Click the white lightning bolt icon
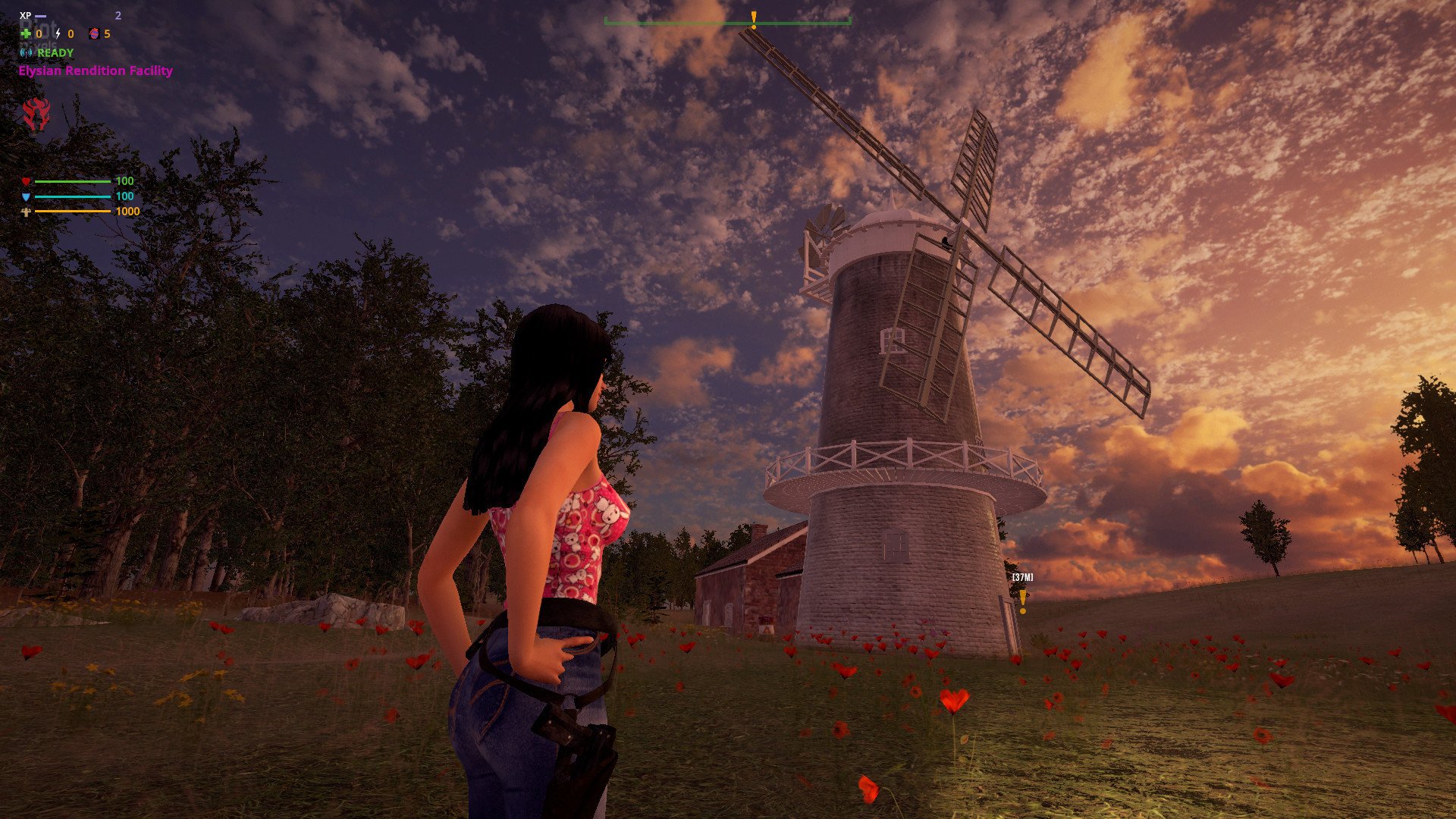The image size is (1456, 819). coord(58,34)
